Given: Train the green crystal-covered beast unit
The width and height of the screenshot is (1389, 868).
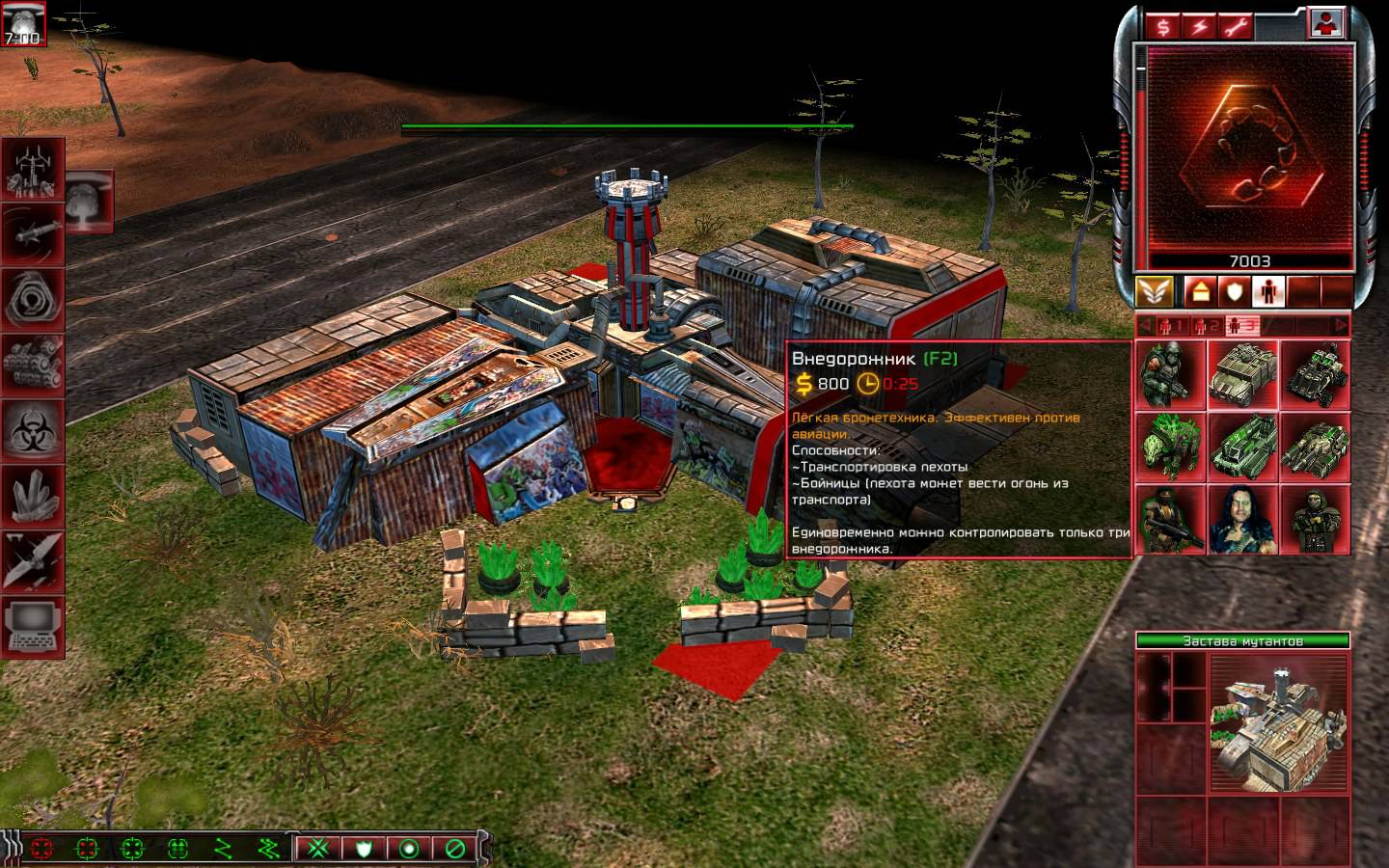Looking at the screenshot, I should click(1170, 448).
